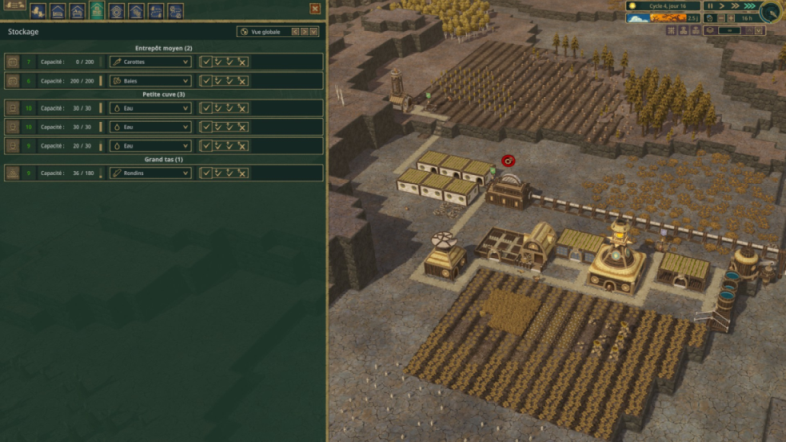786x442 pixels.
Task: Click the red alert marker above warehouse
Action: click(507, 160)
